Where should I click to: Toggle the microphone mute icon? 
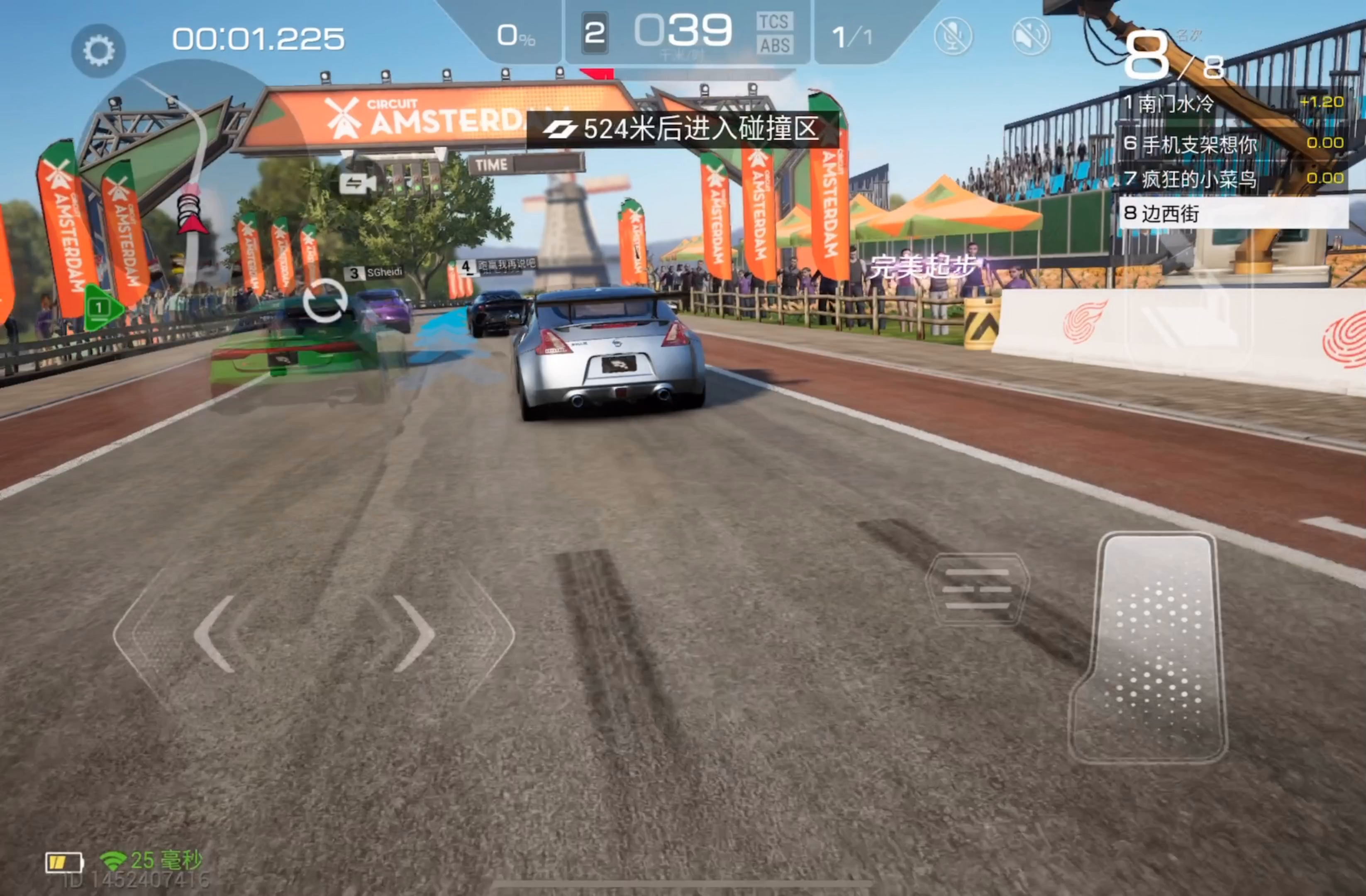tap(953, 36)
